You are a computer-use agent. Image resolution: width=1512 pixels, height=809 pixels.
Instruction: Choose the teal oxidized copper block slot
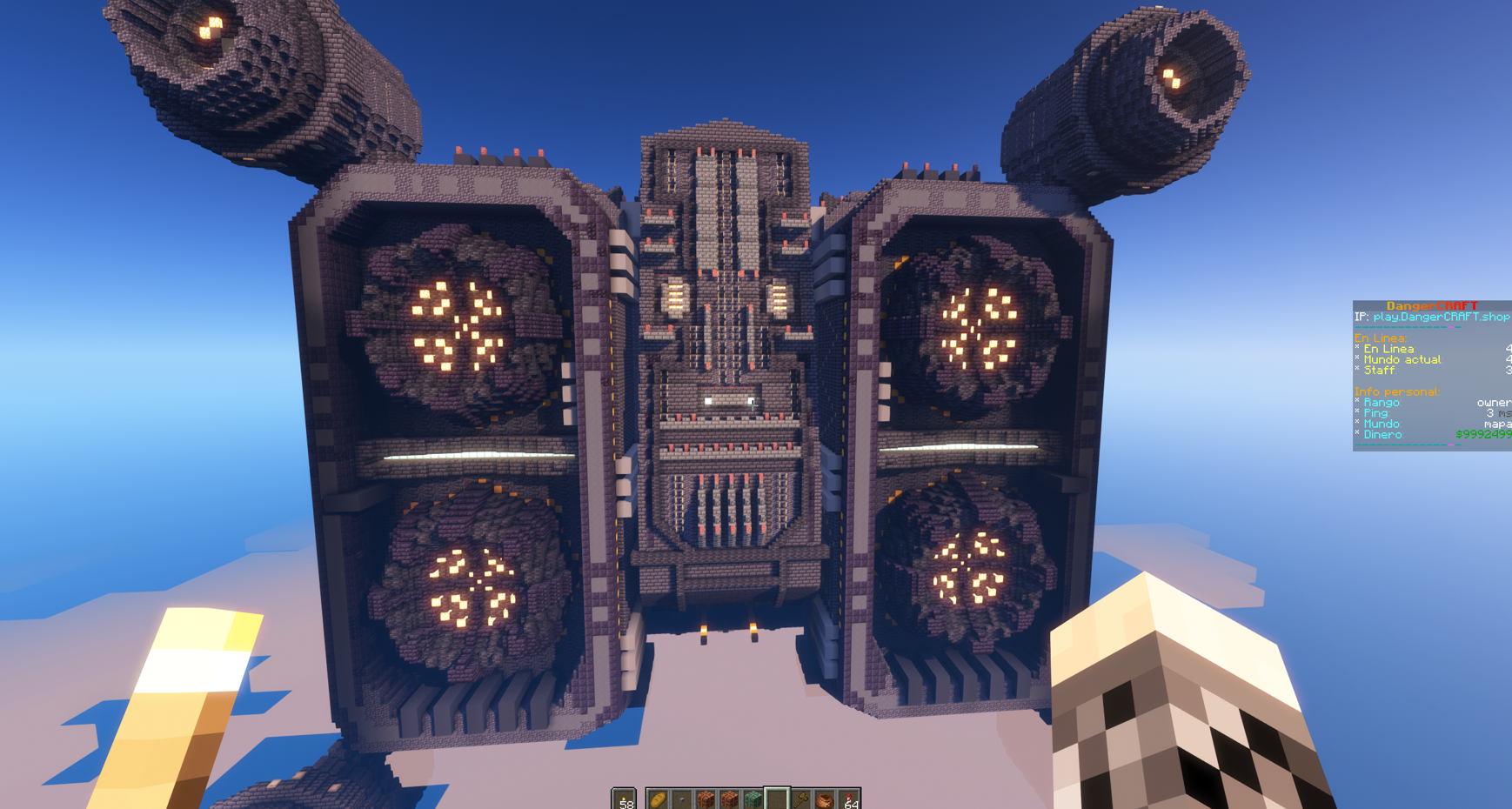coord(753,799)
